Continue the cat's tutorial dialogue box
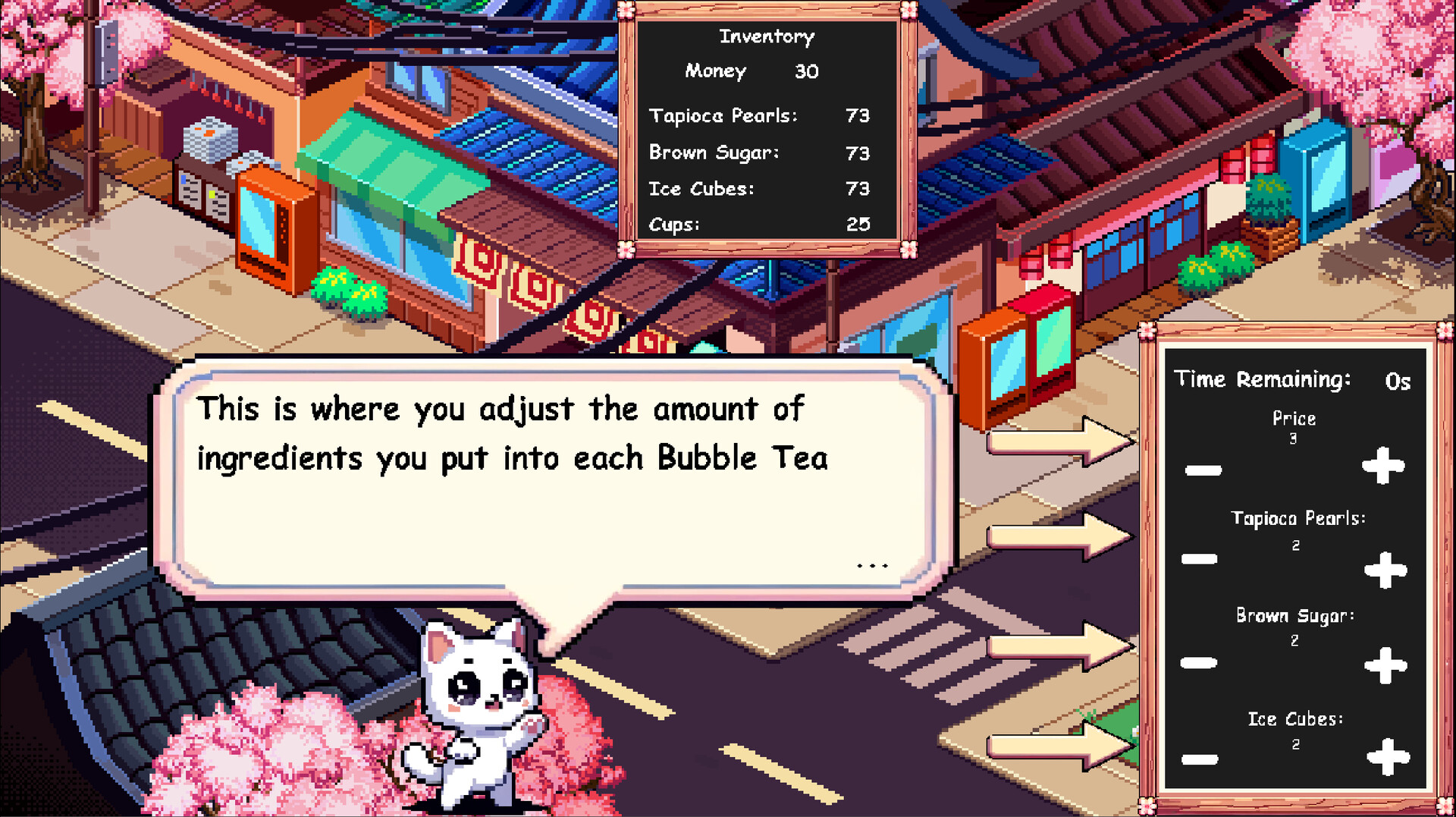The height and width of the screenshot is (817, 1456). tap(872, 565)
